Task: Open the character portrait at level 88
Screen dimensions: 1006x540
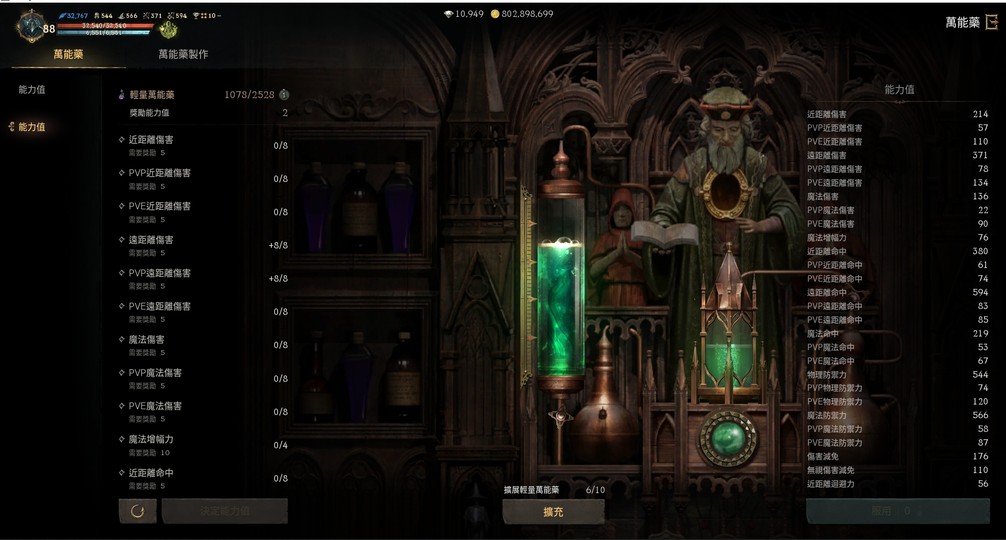Action: pos(32,25)
